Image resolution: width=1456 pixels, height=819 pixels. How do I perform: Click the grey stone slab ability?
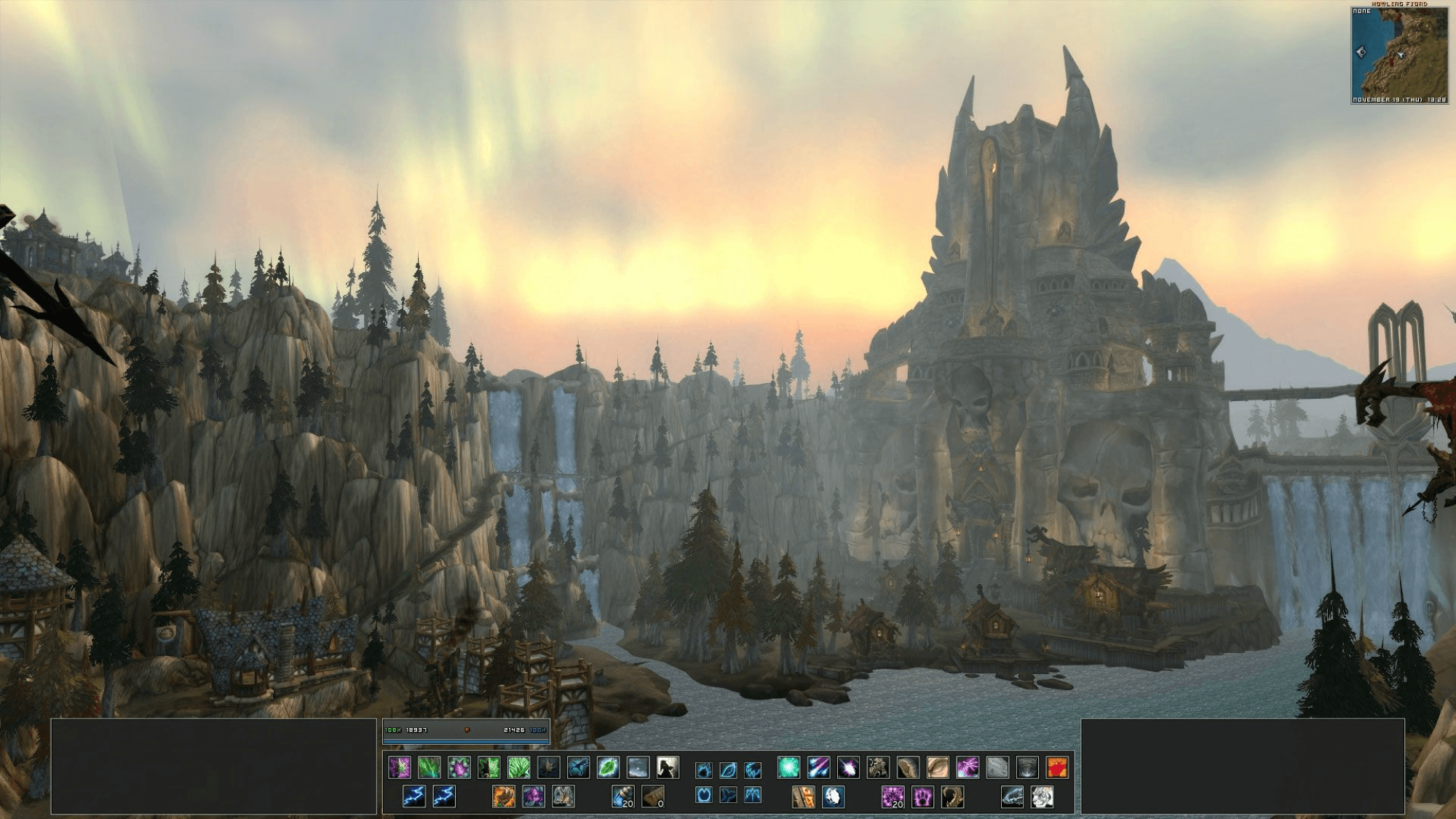(x=997, y=767)
